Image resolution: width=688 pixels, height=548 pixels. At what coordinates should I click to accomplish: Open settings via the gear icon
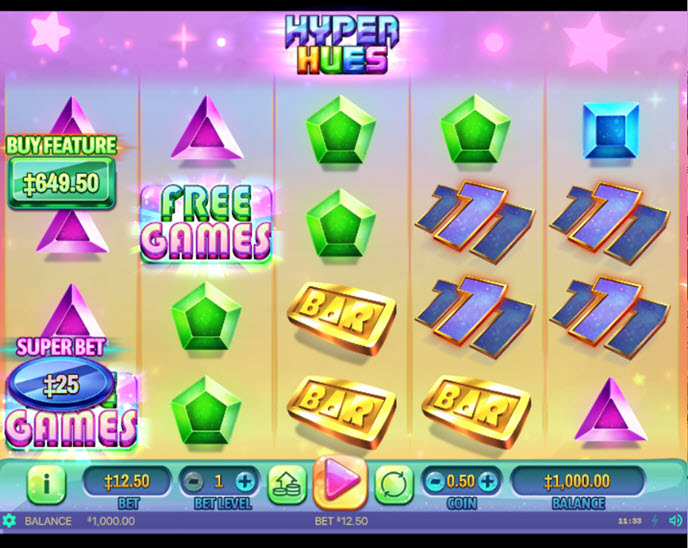tap(10, 521)
